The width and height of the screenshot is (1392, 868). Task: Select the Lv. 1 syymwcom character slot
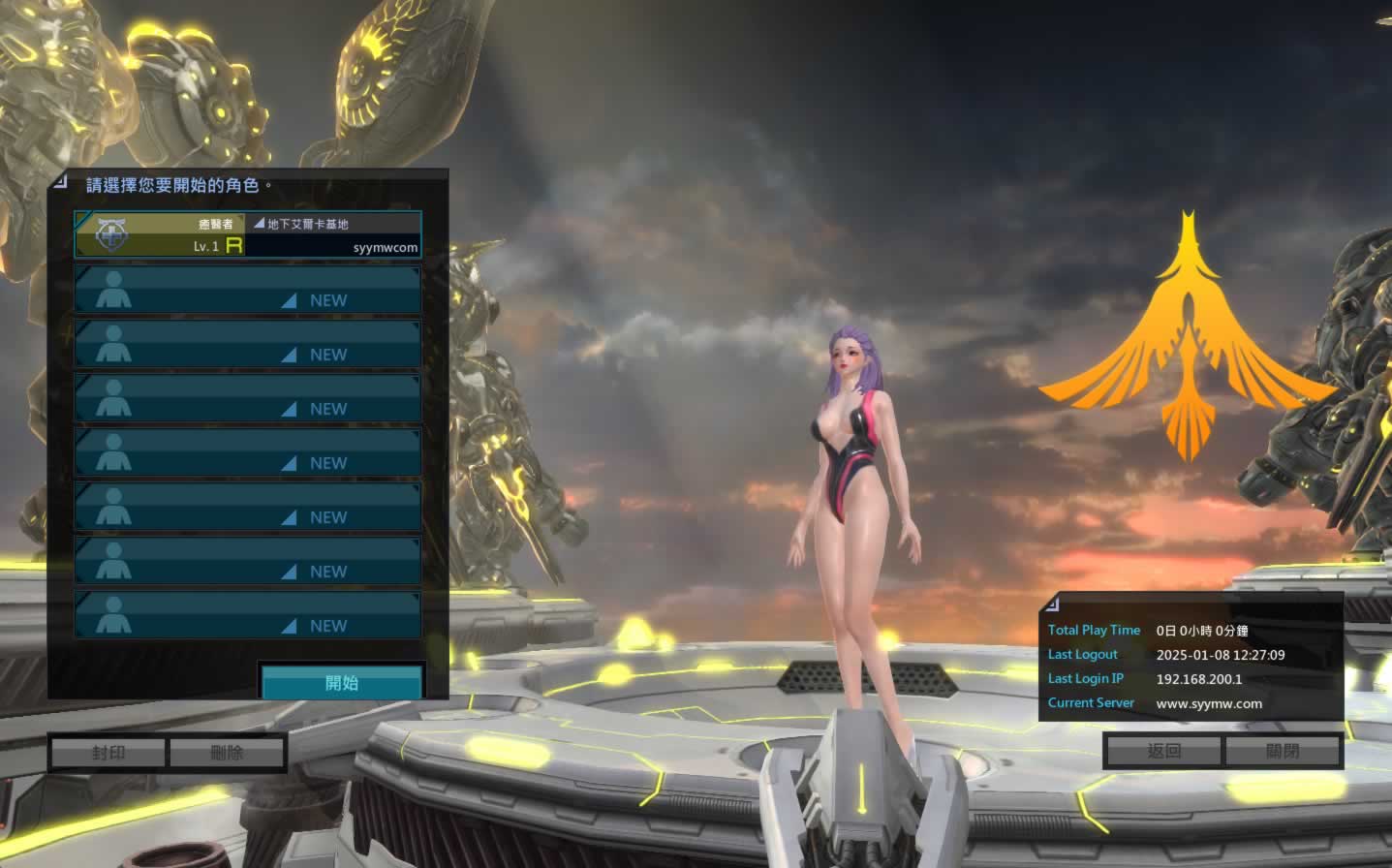point(248,234)
